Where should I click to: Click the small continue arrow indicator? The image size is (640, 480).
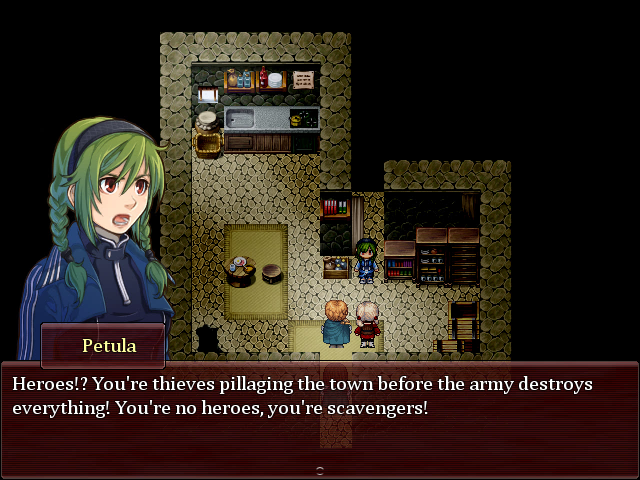320,470
